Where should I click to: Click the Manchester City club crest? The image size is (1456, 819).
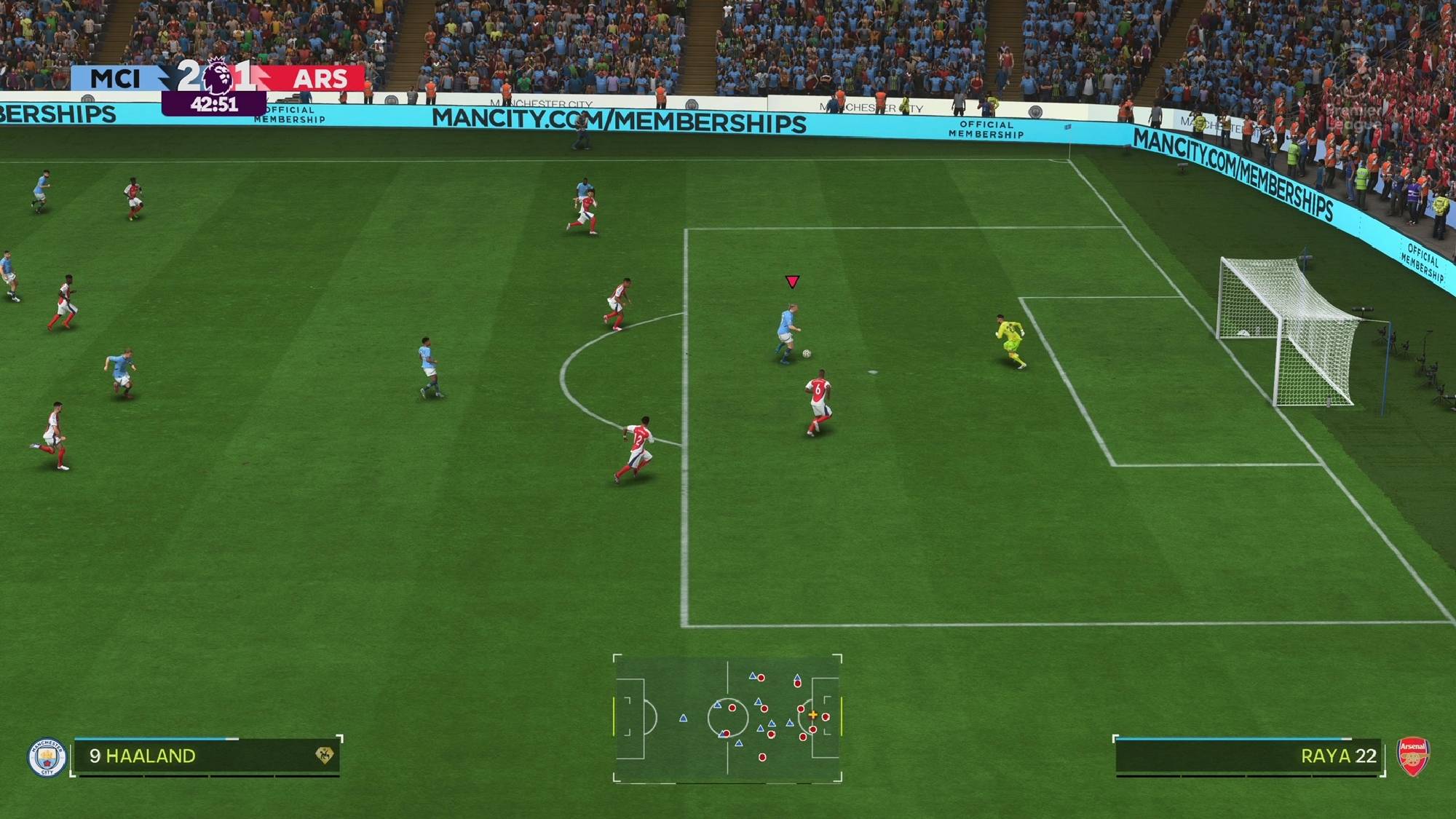point(47,757)
